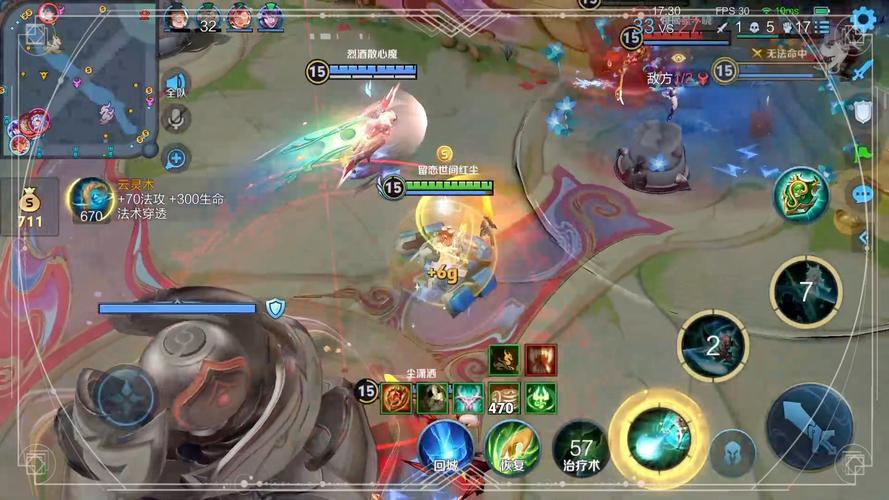Open the settings gear menu
Screen dimensions: 889x500
click(863, 19)
